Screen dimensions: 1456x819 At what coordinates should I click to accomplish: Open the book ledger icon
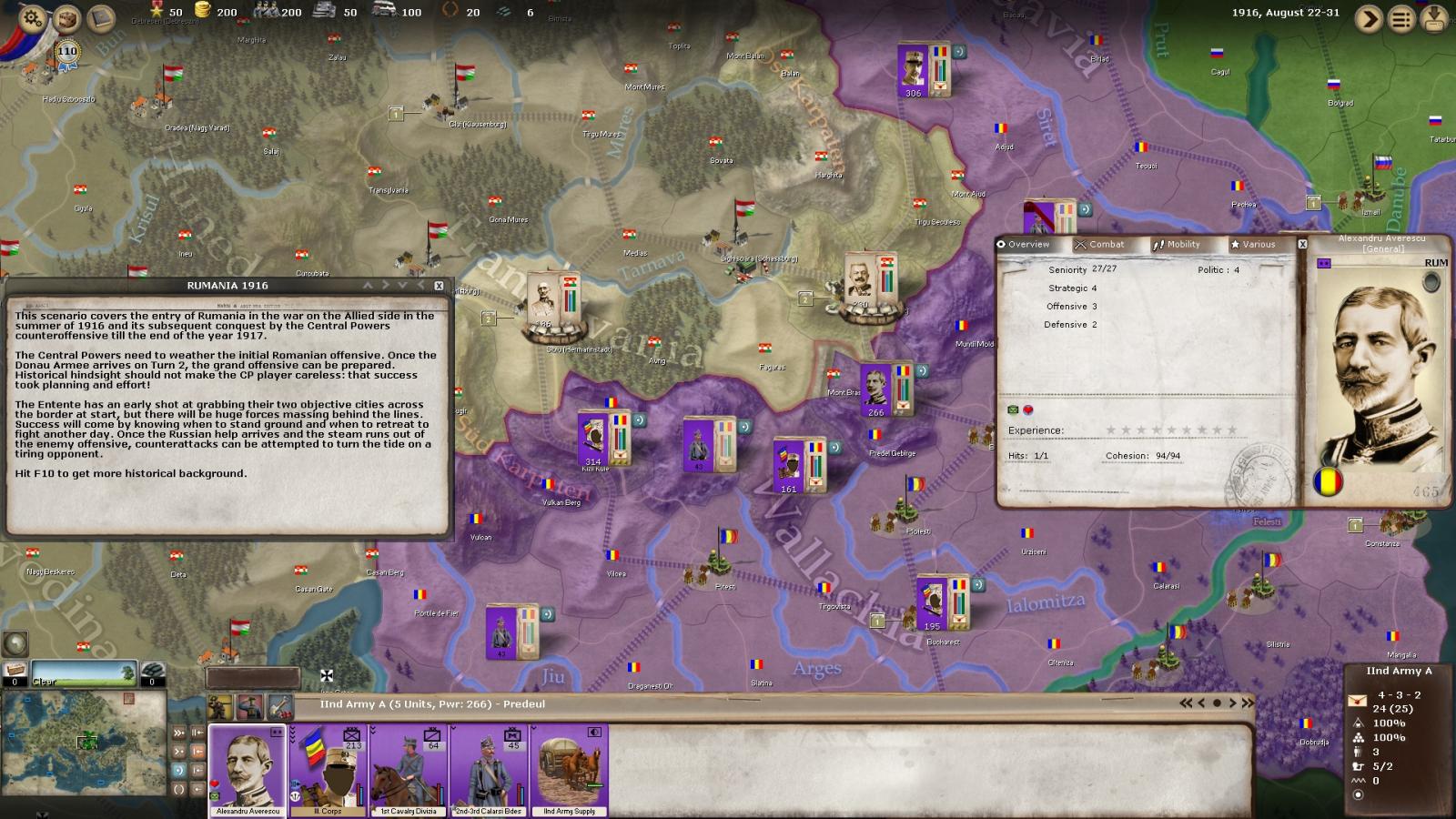point(101,17)
